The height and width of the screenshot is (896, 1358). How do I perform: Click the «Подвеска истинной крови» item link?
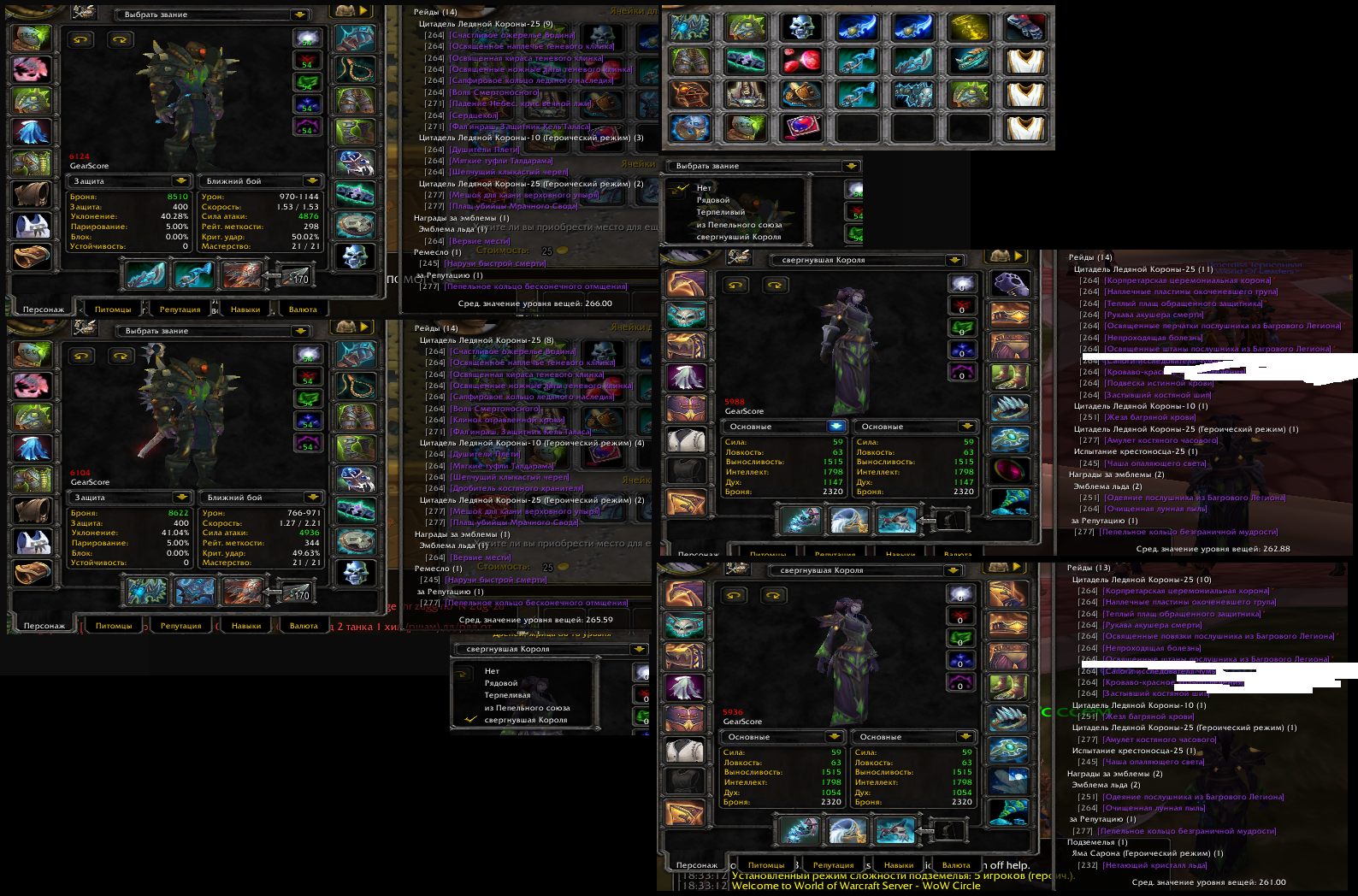pos(1158,383)
